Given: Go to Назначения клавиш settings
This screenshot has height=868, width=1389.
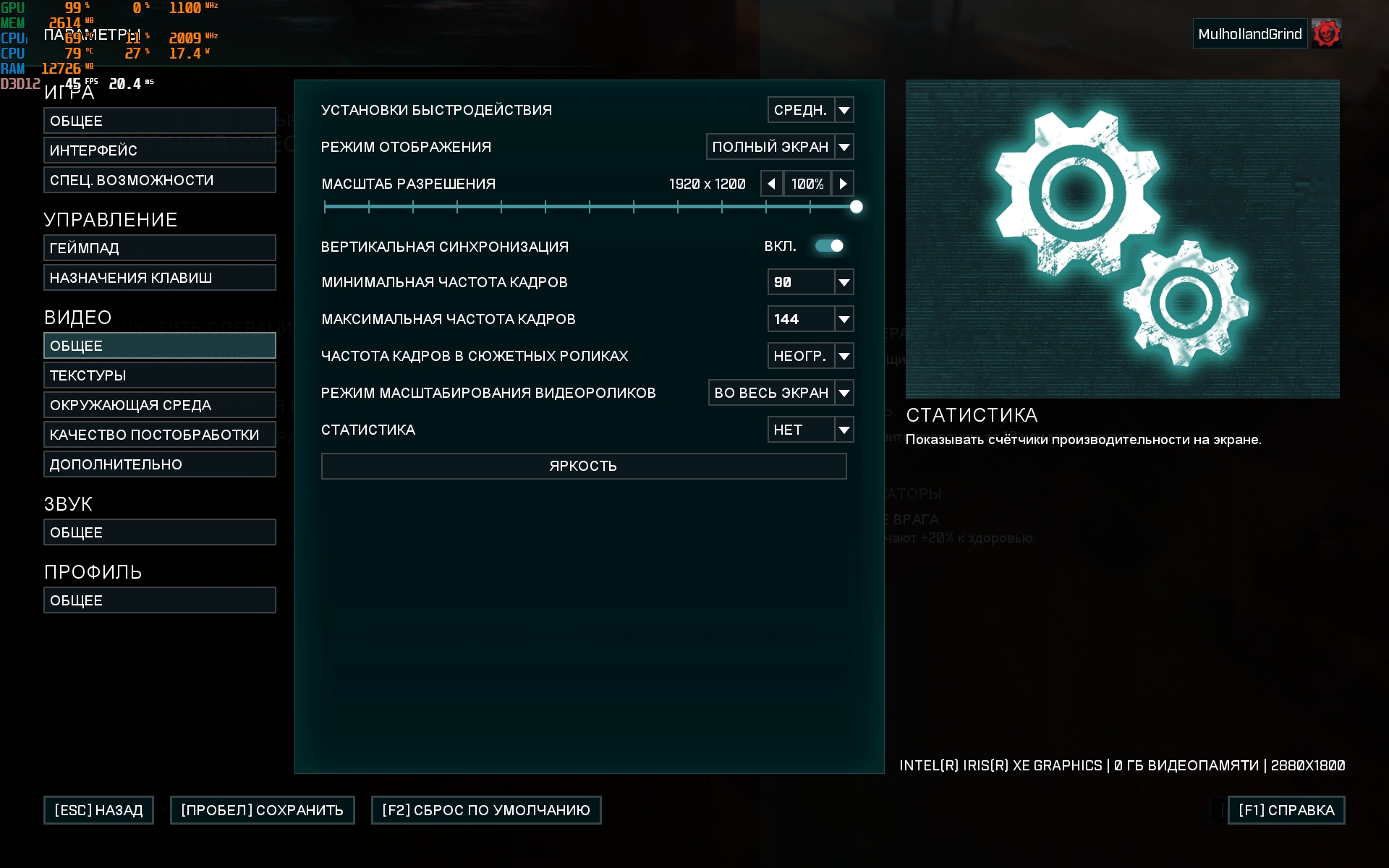Looking at the screenshot, I should point(159,278).
